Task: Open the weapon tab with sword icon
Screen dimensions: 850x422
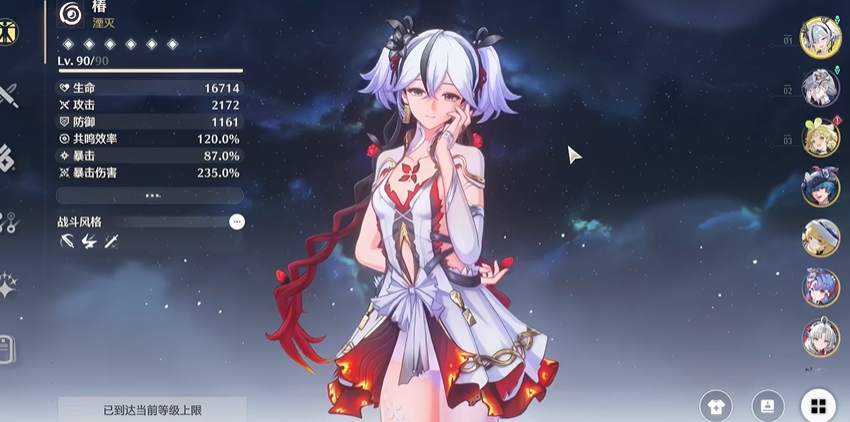Action: coord(8,97)
